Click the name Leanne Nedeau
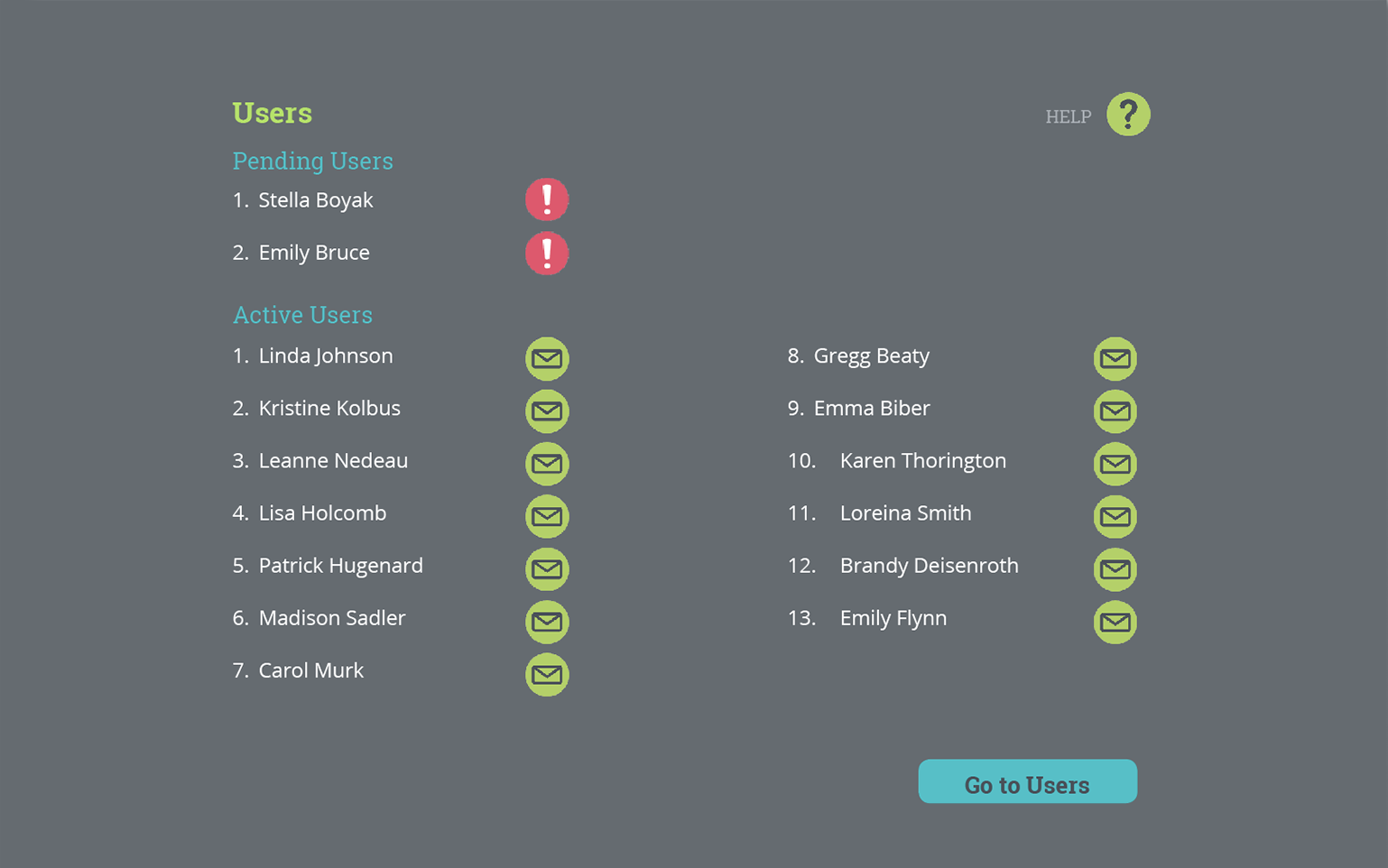Viewport: 1388px width, 868px height. point(333,460)
